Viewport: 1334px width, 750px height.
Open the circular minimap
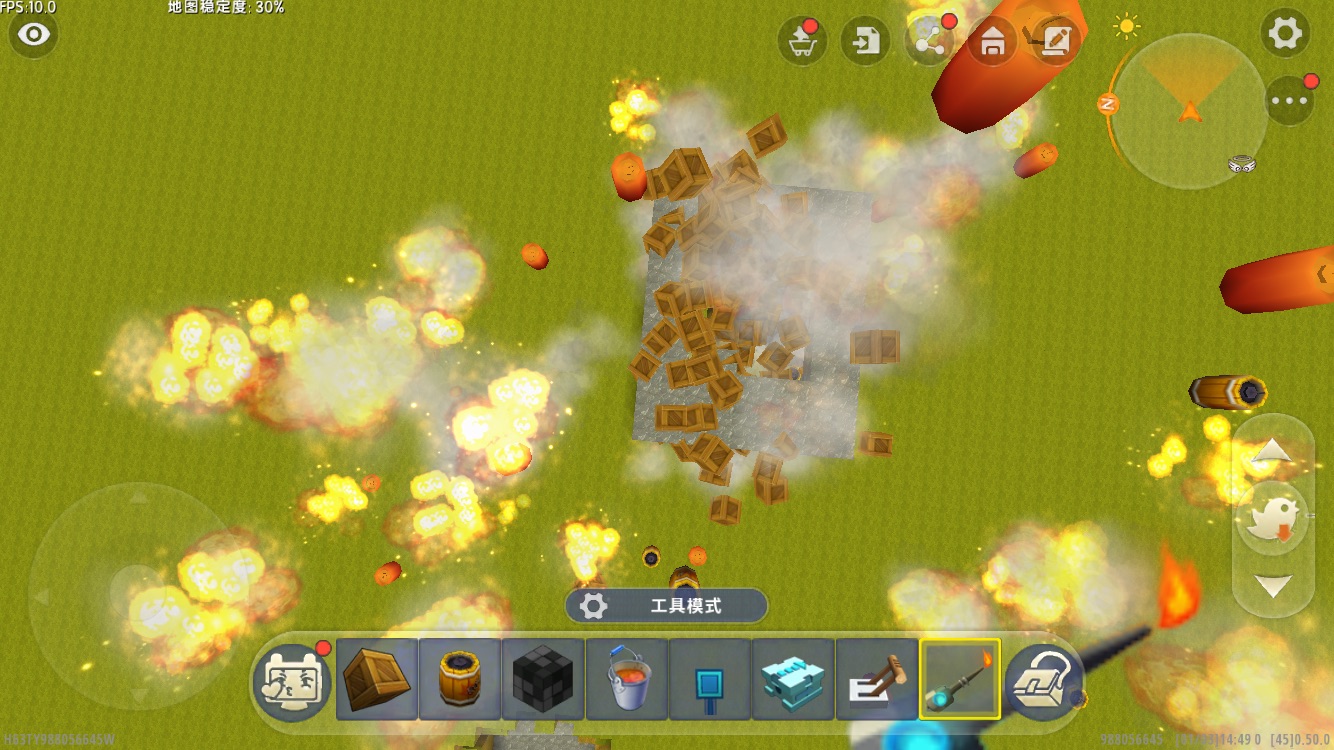[x=1190, y=110]
